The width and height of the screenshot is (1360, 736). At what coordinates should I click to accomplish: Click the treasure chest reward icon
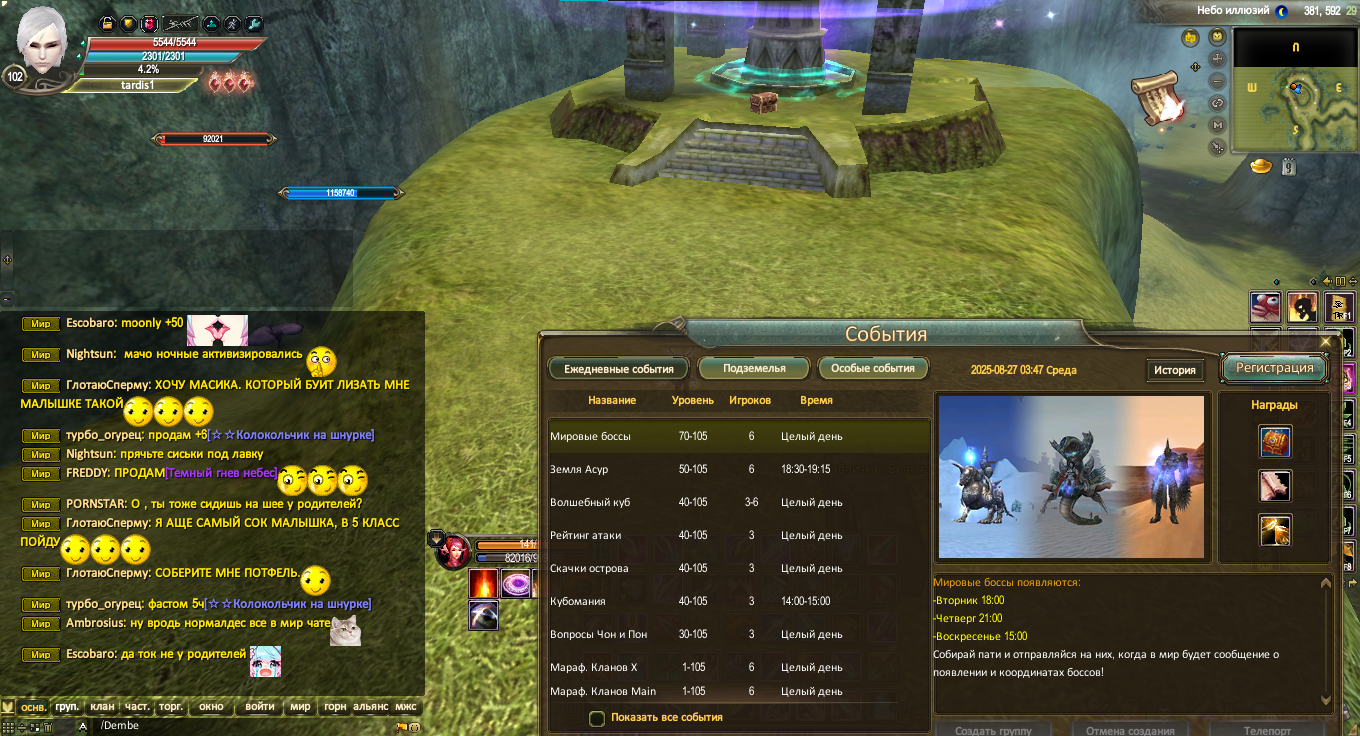coord(1275,441)
